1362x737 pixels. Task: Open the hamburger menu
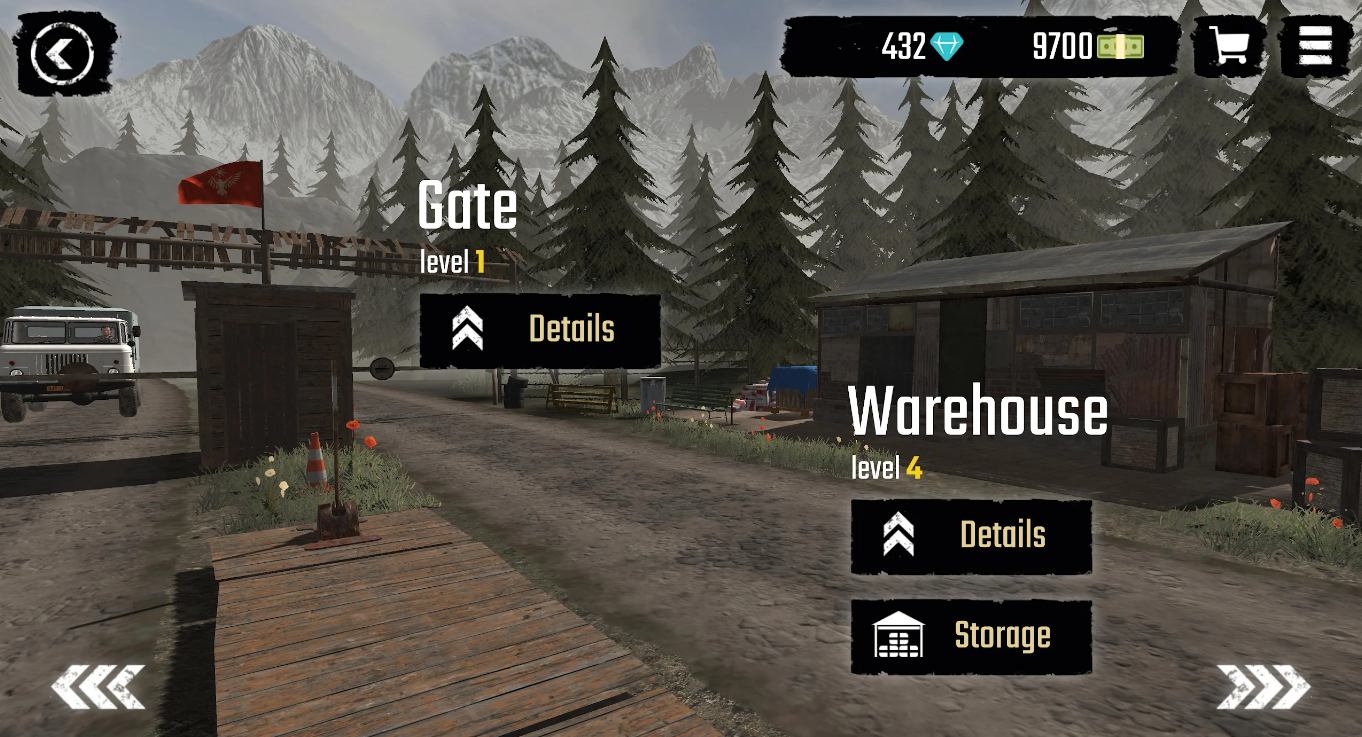click(x=1315, y=46)
